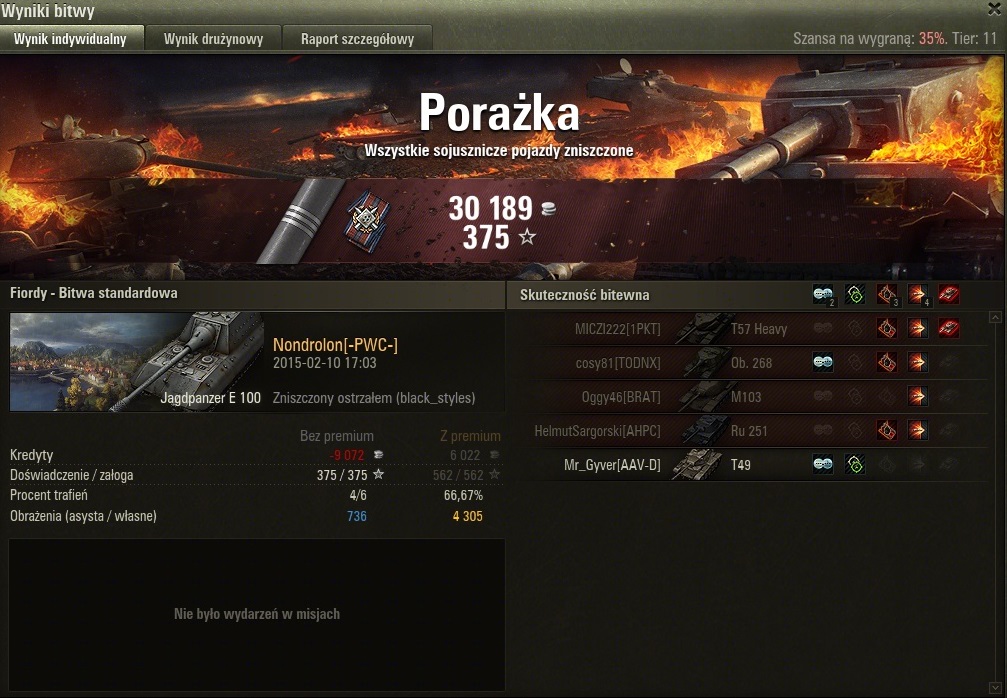1007x698 pixels.
Task: Click the player name Nondrolon[-PWC-]
Action: (335, 345)
